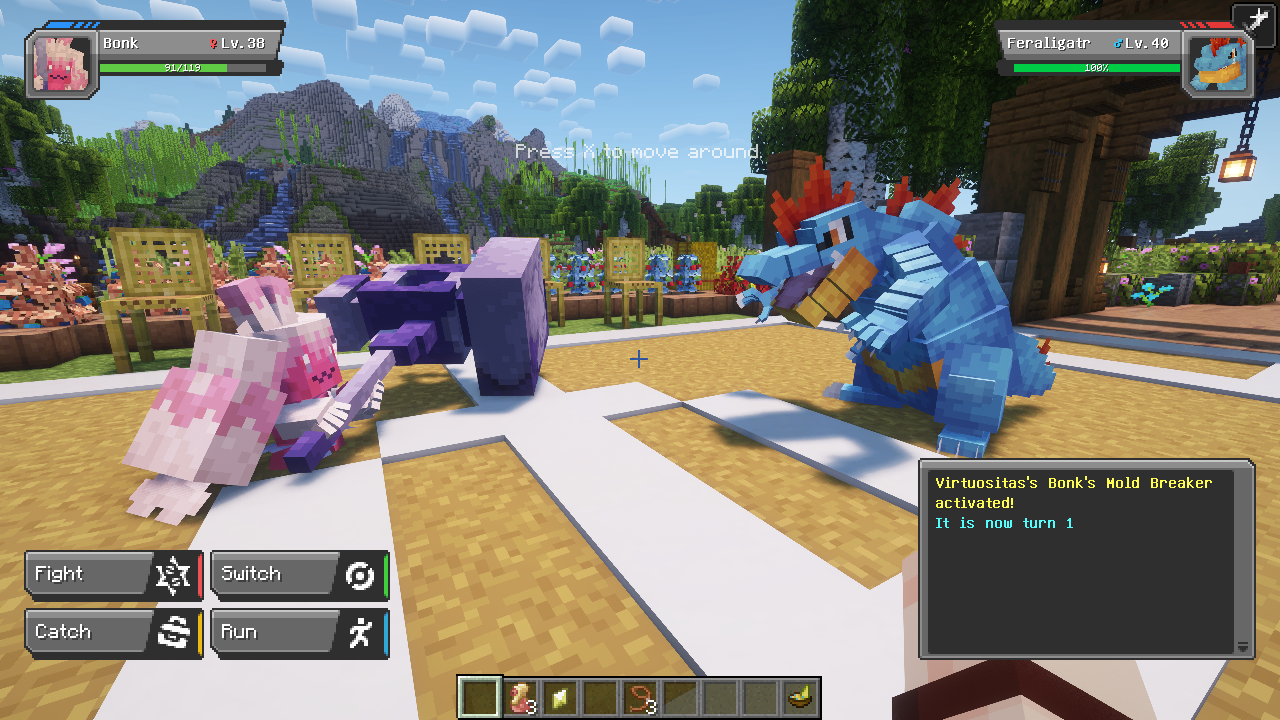The width and height of the screenshot is (1280, 720).
Task: Select the Fight crossed-swords icon
Action: click(174, 573)
